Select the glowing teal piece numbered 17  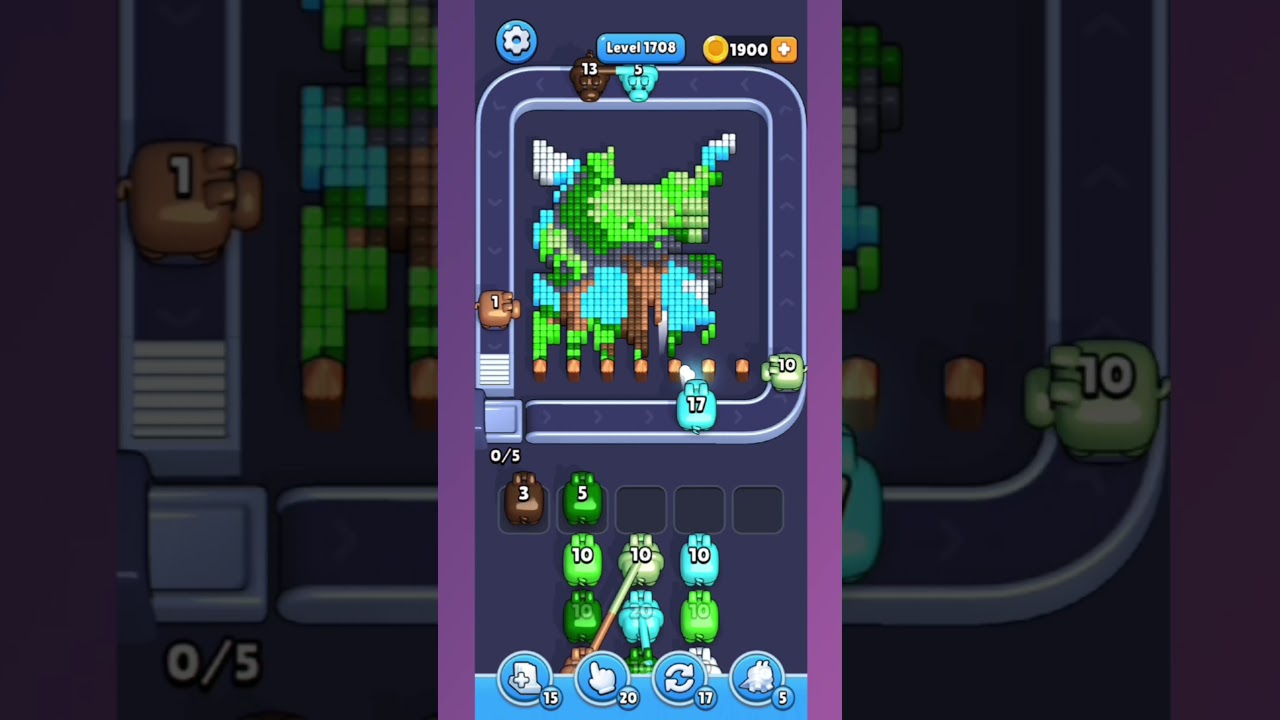pos(699,405)
